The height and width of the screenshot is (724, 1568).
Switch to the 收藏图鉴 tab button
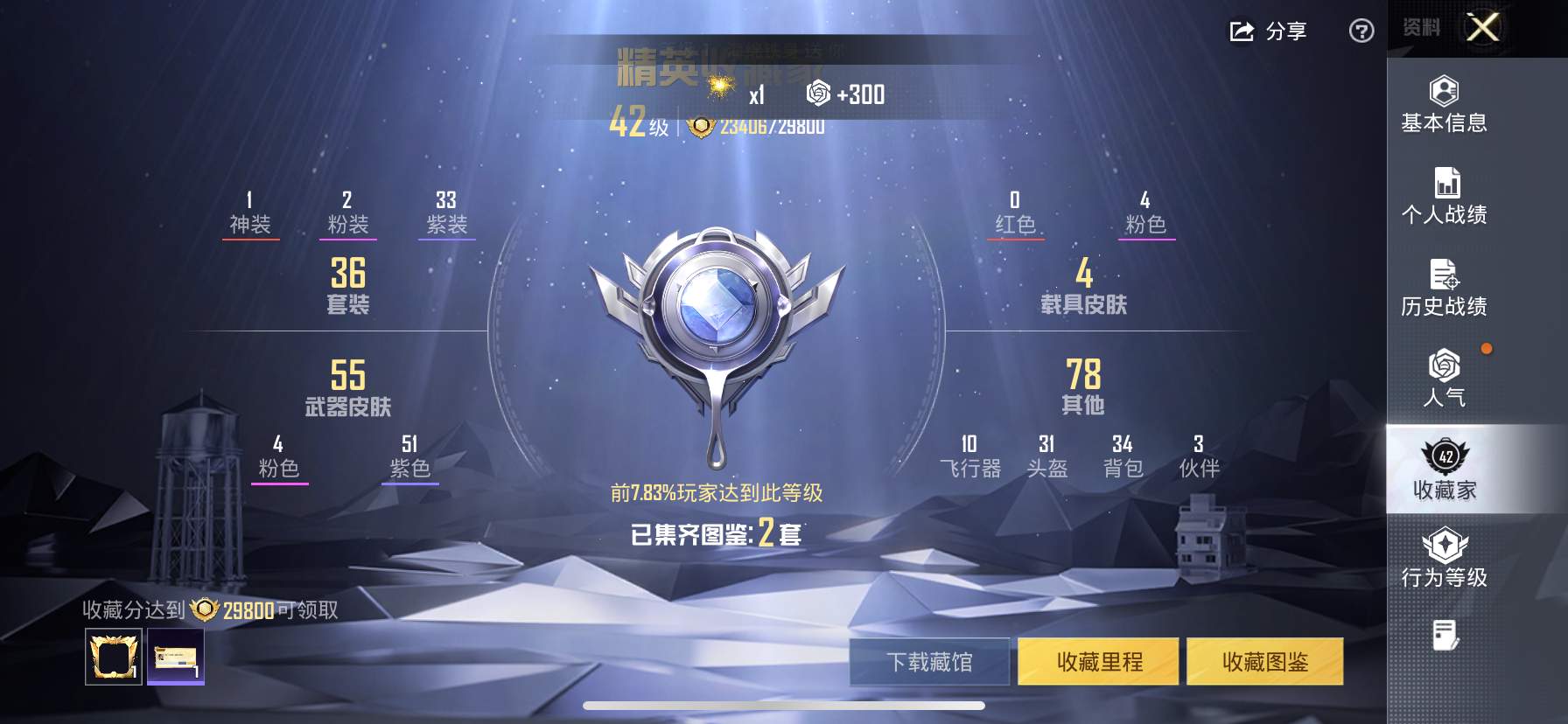tap(1267, 662)
